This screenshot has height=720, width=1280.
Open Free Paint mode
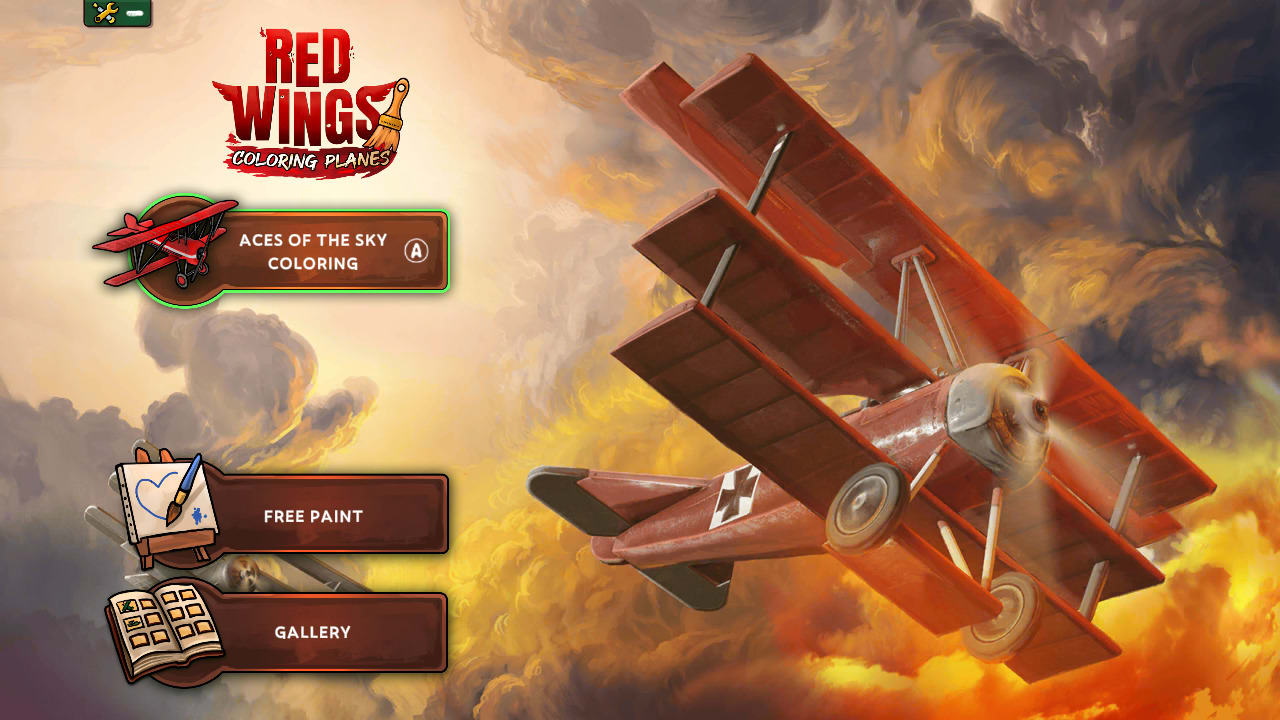[x=312, y=516]
